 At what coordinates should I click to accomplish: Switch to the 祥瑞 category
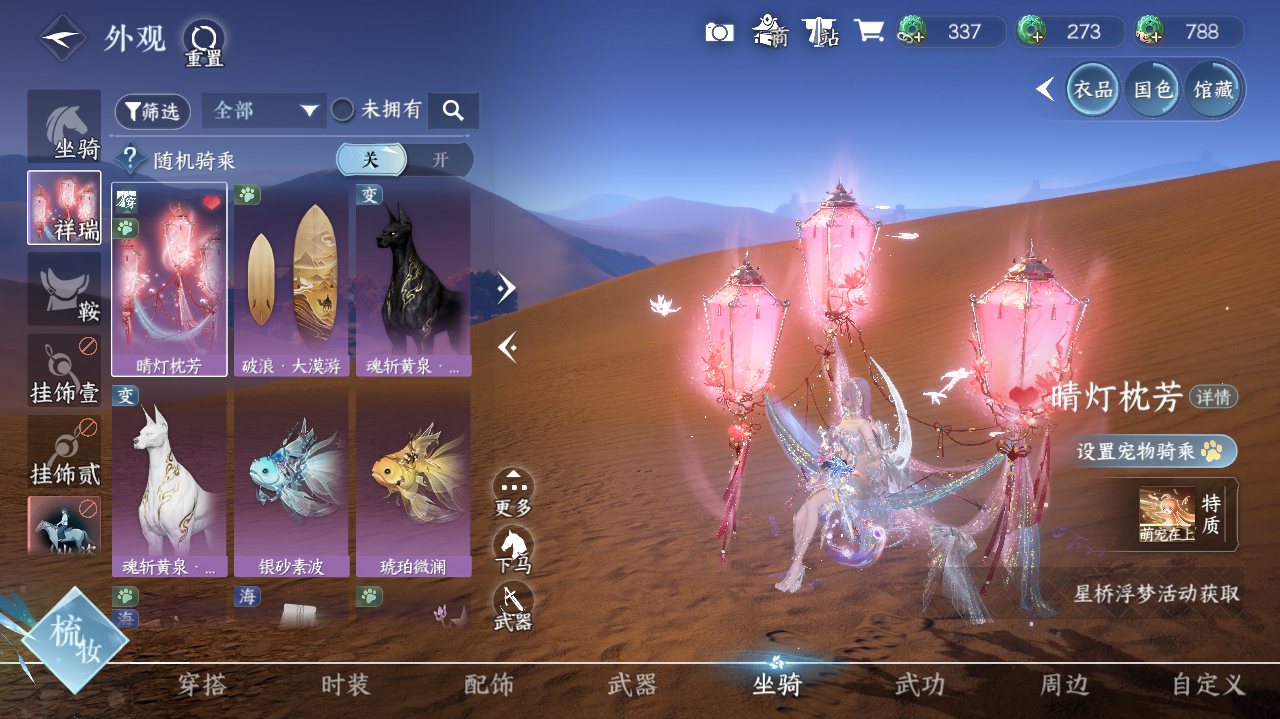(64, 207)
